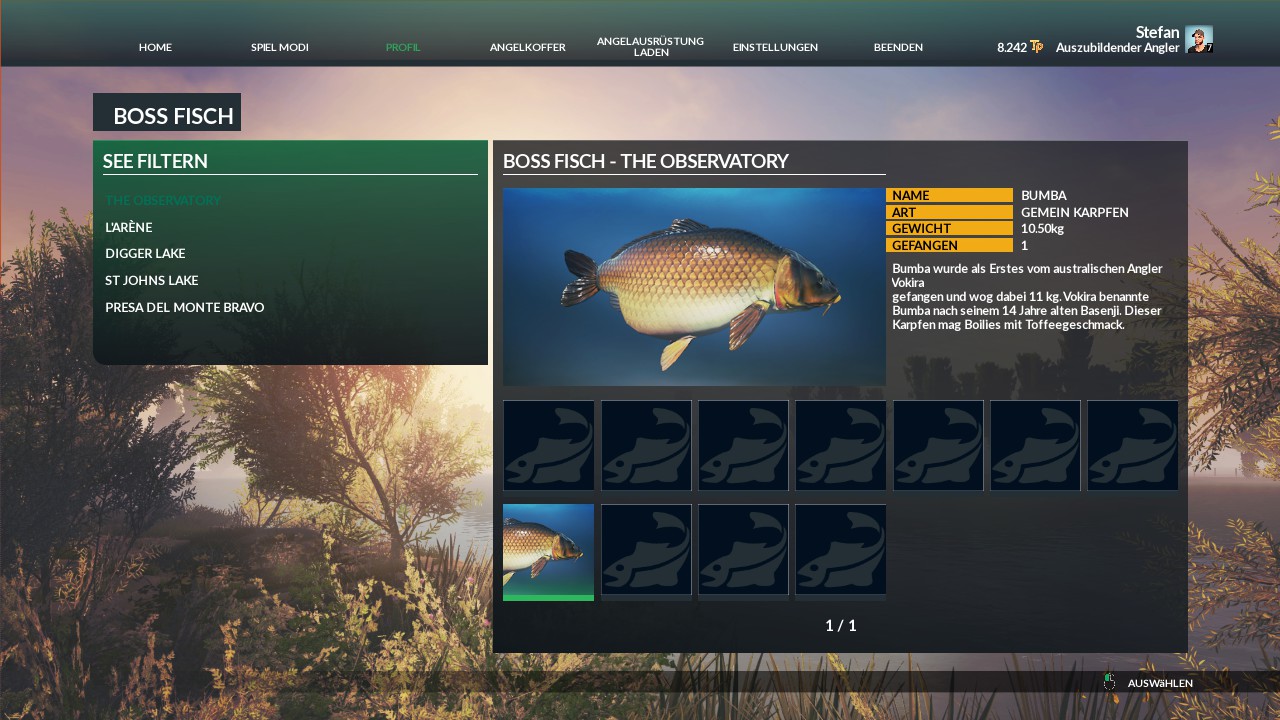Screen dimensions: 1280x720
Task: Click Beenden to quit
Action: pyautogui.click(x=898, y=47)
